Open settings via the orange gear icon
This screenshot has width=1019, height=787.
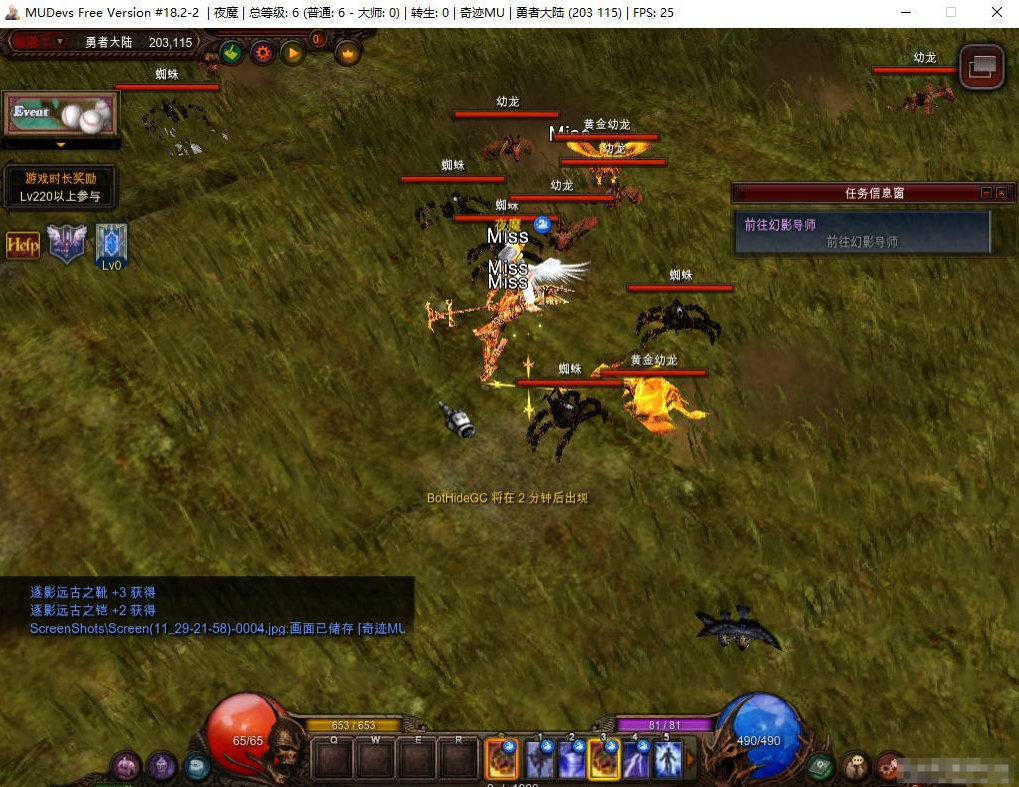coord(262,52)
